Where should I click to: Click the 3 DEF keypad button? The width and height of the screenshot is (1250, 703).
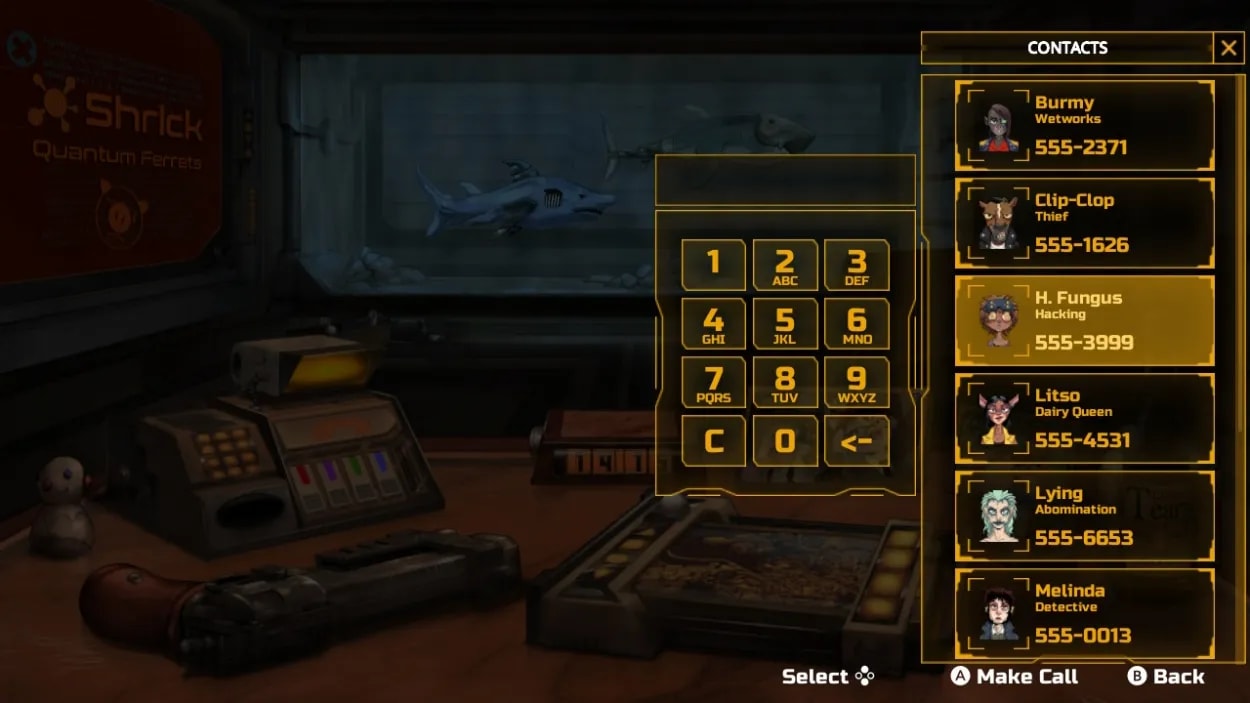tap(857, 265)
